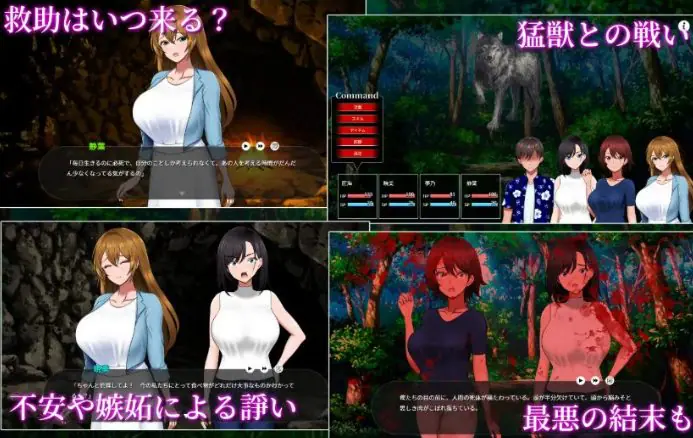
Task: Choose the last Command entry to flee
Action: pos(357,154)
